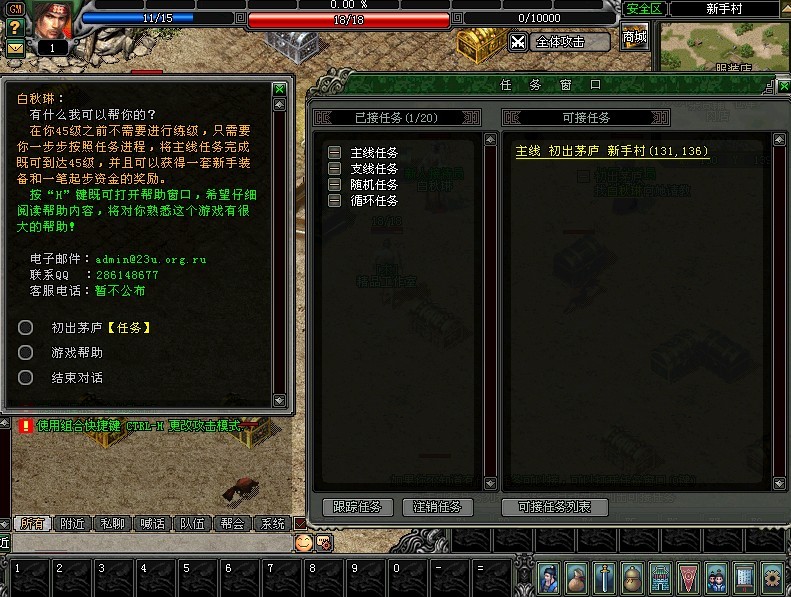This screenshot has height=597, width=791.
Task: Open the sword skills icon in the menu bar
Action: coord(604,577)
